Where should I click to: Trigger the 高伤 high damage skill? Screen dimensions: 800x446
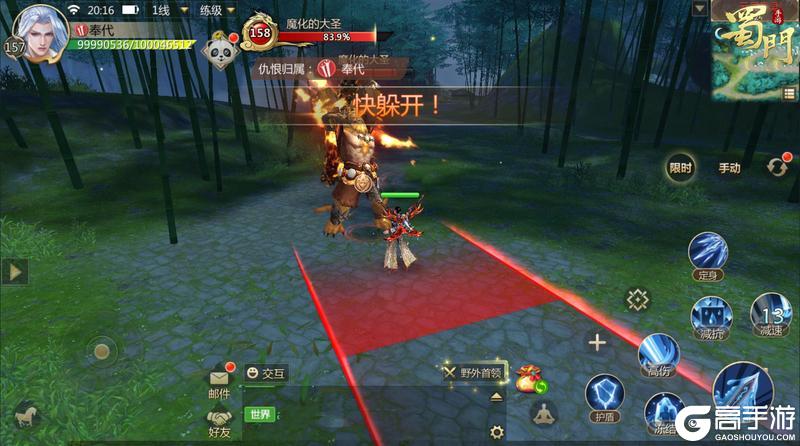coord(658,354)
